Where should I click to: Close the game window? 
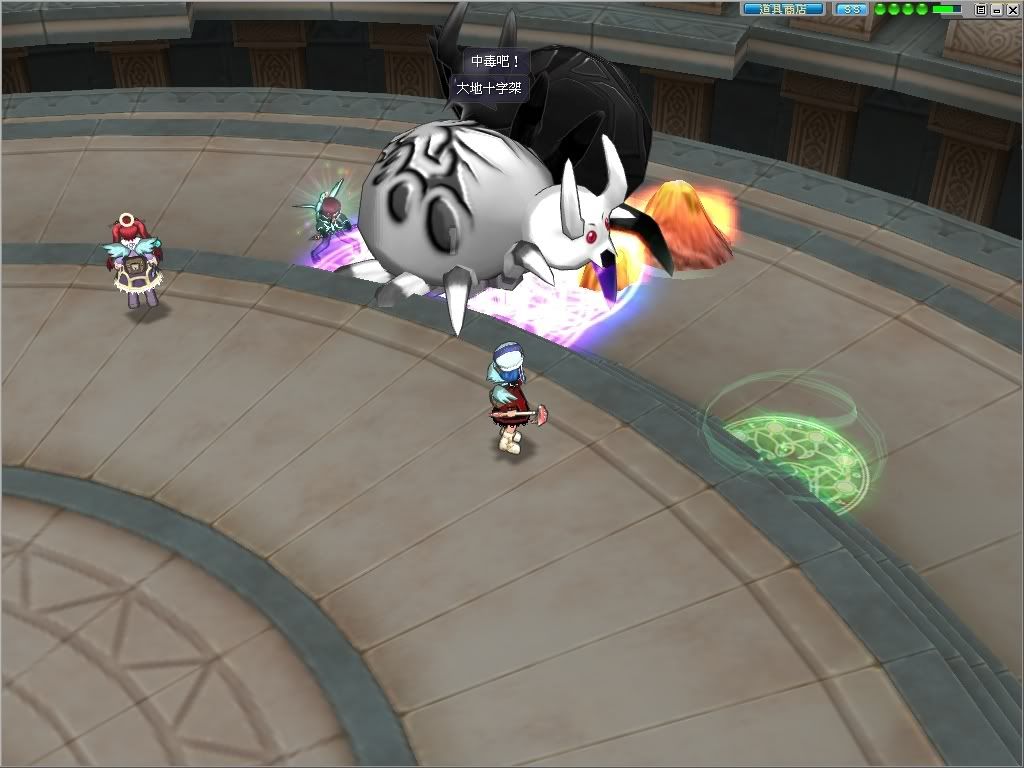point(1011,9)
